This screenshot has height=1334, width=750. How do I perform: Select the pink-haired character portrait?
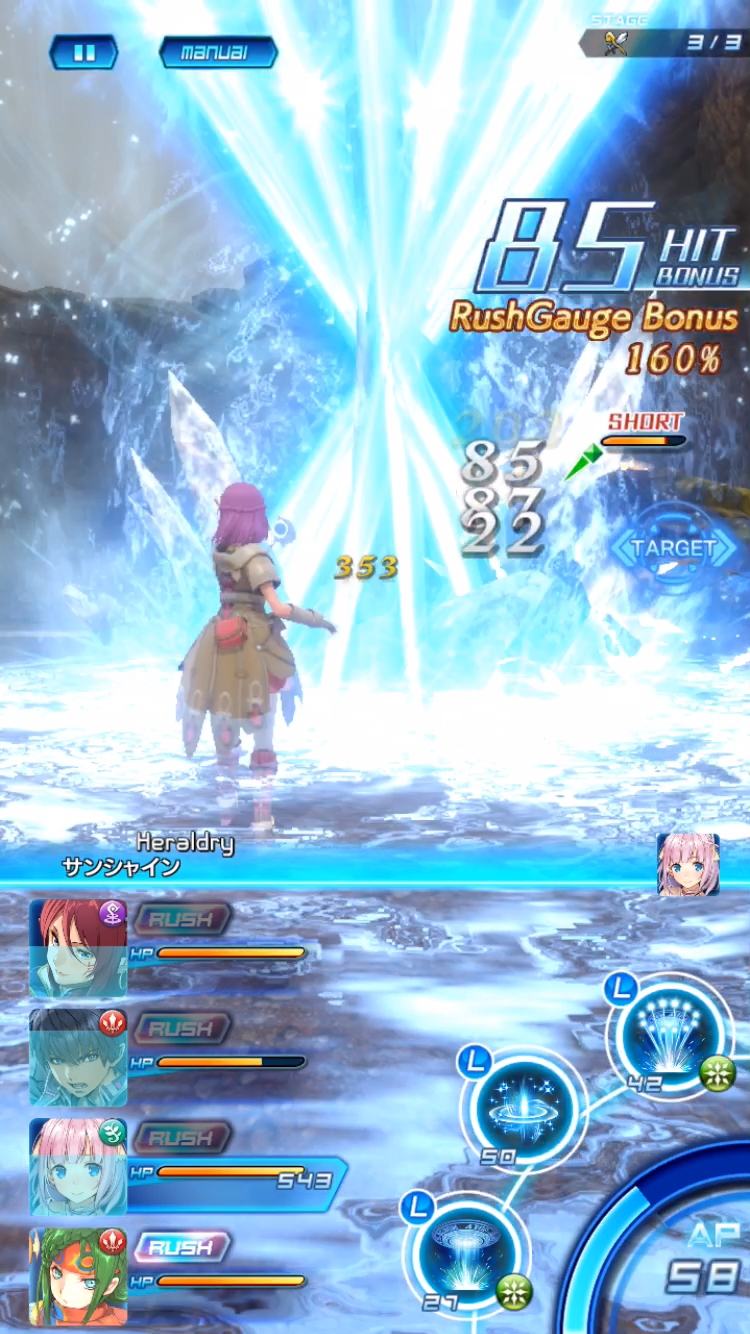pos(78,1166)
